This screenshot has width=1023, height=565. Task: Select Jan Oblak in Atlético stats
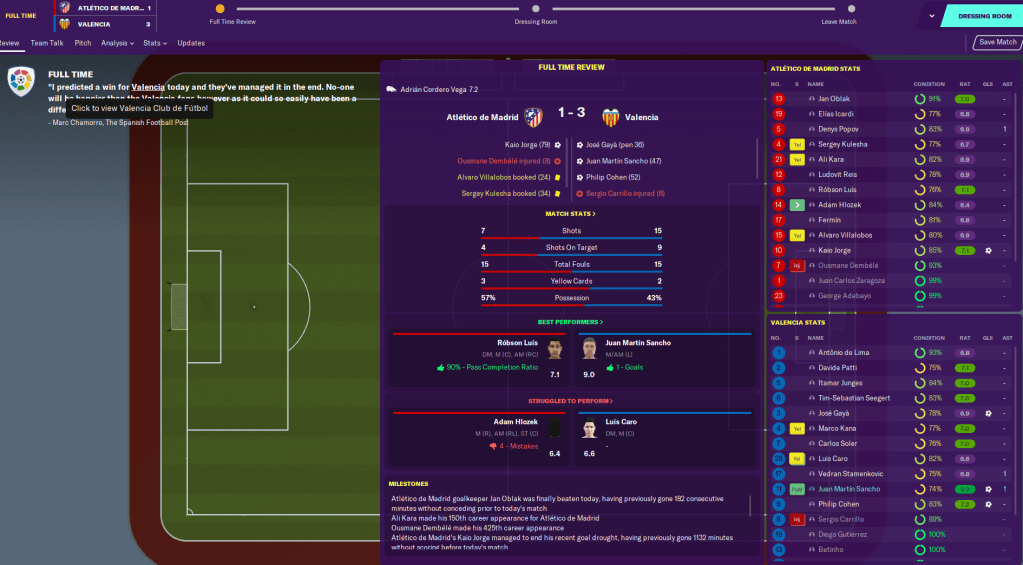(833, 99)
